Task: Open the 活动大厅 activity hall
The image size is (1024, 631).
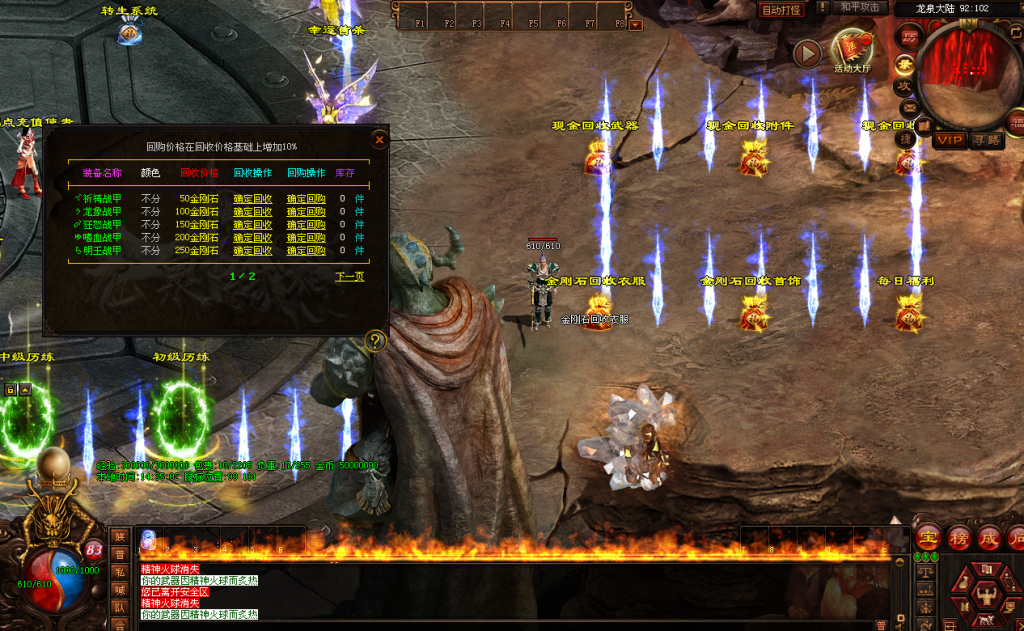Action: (852, 50)
